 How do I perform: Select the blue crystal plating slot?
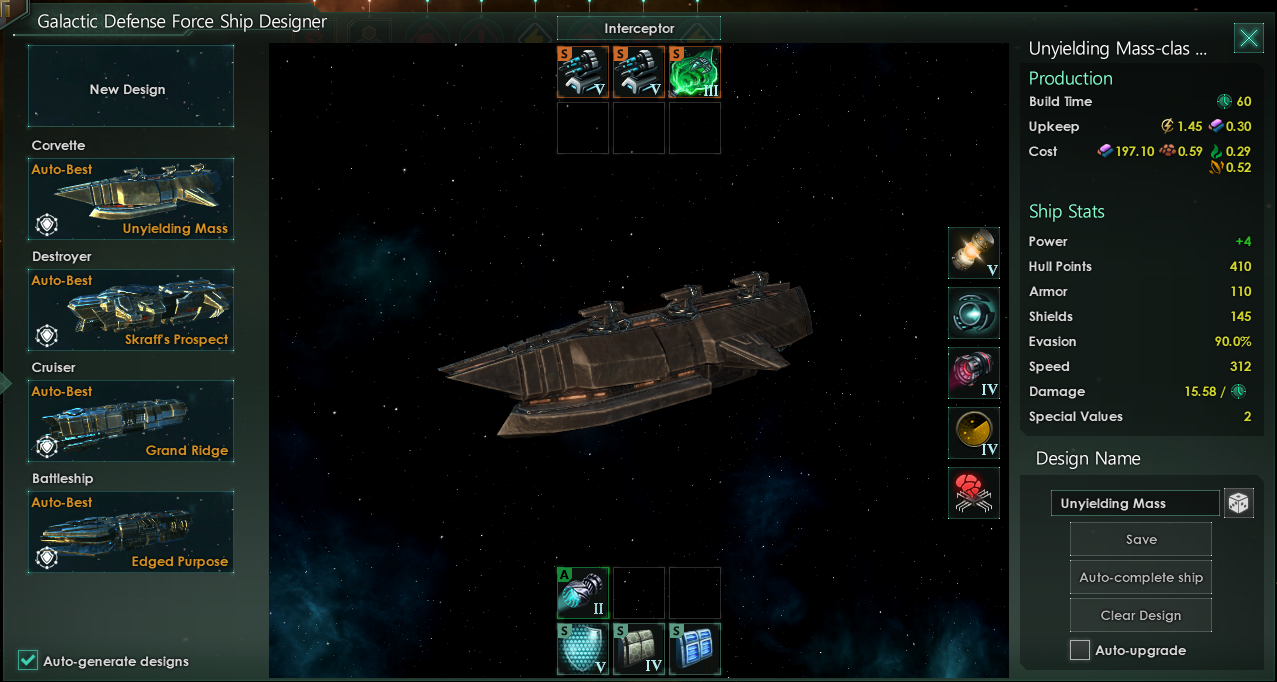pyautogui.click(x=695, y=649)
